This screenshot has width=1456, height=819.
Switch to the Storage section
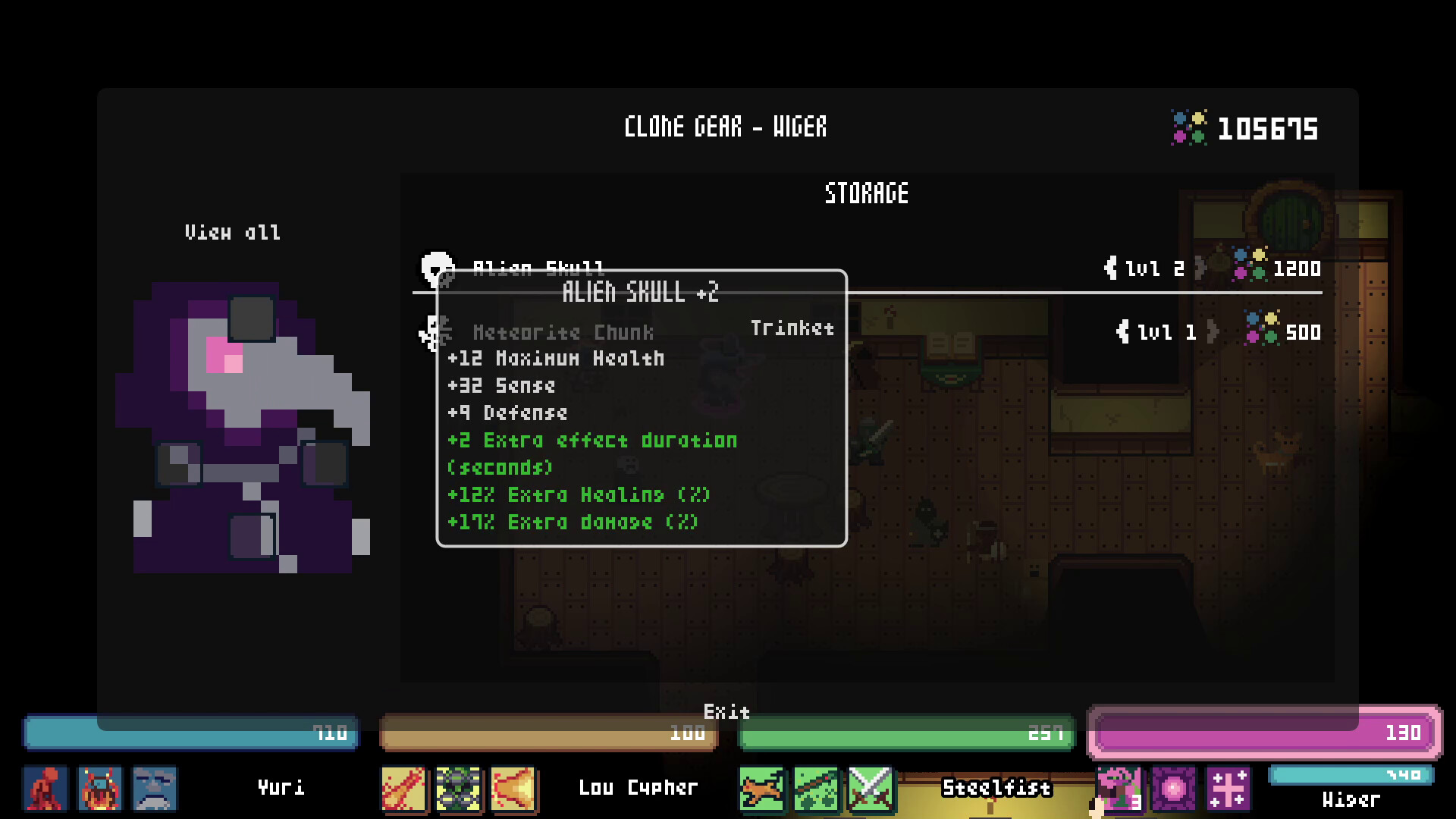tap(867, 193)
